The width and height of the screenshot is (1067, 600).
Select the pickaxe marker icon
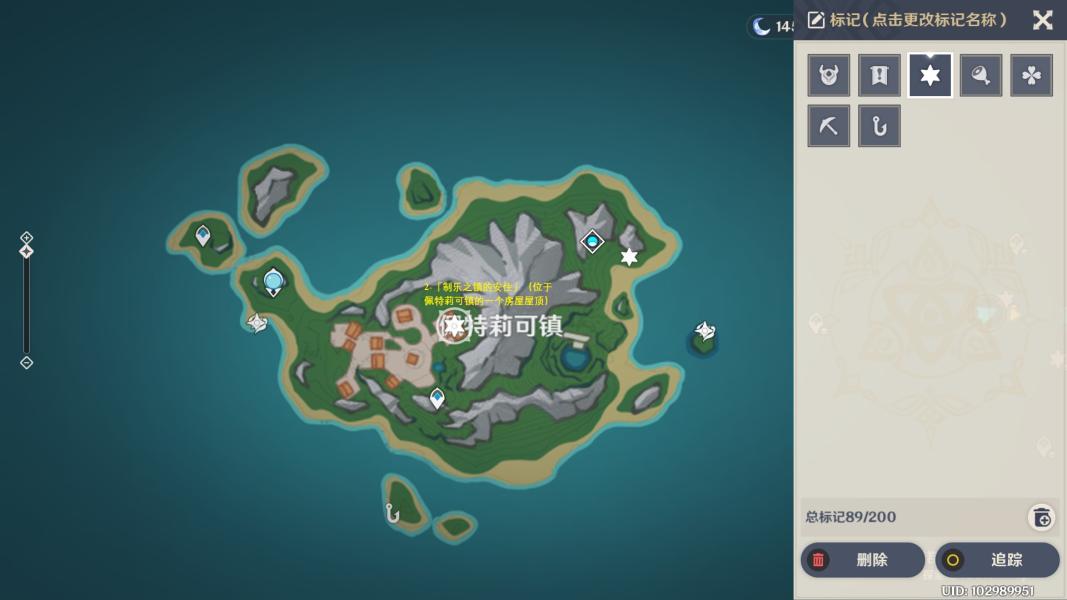829,126
